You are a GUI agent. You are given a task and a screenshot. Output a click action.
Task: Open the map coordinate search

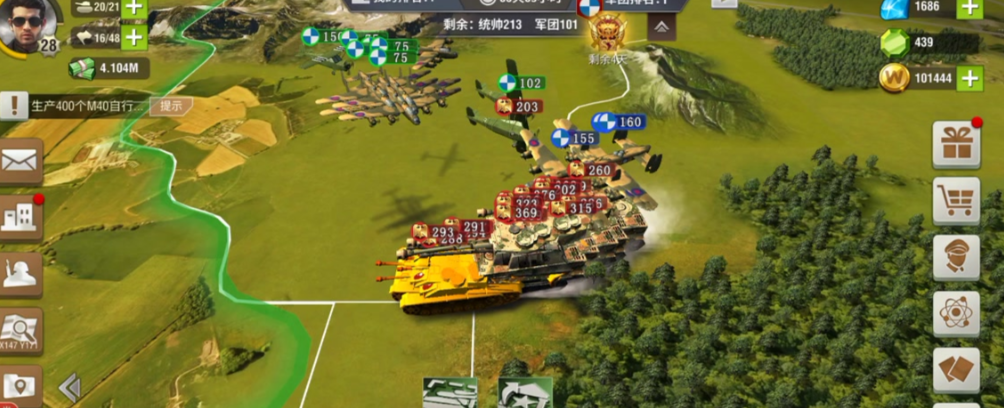coord(21,329)
